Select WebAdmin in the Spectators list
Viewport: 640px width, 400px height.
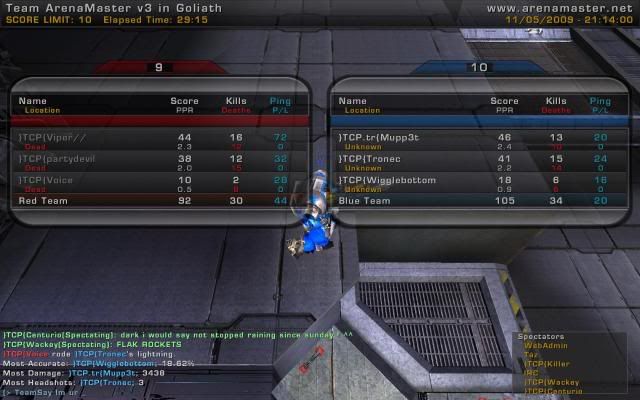542,345
